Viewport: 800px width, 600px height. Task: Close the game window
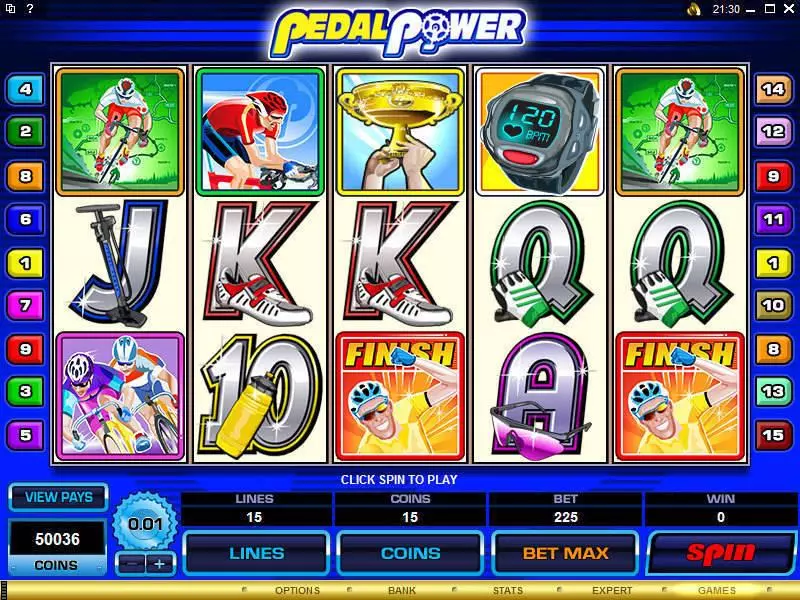click(x=788, y=9)
